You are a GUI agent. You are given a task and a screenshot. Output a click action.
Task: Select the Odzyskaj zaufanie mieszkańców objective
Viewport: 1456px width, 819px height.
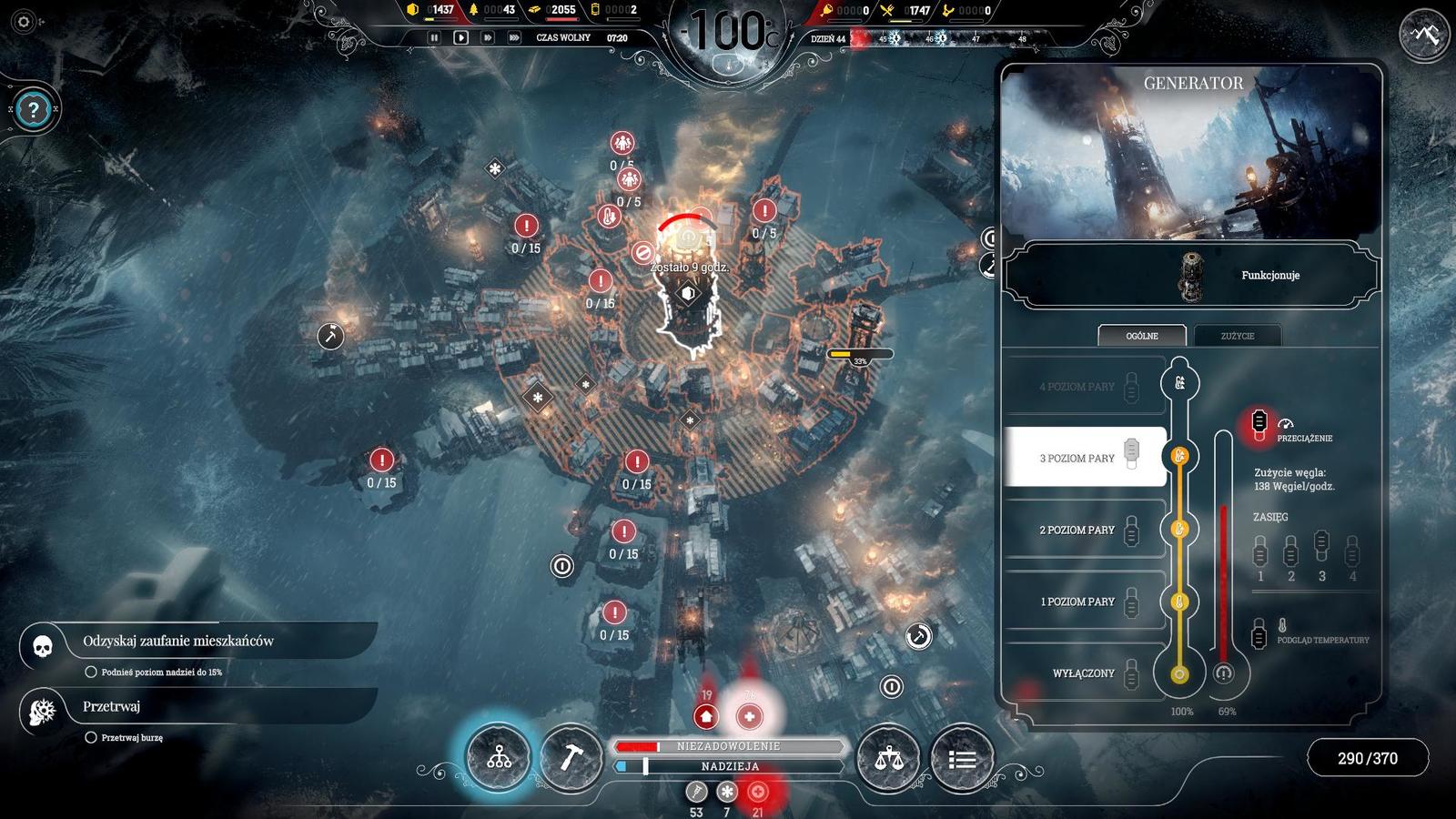(x=178, y=642)
